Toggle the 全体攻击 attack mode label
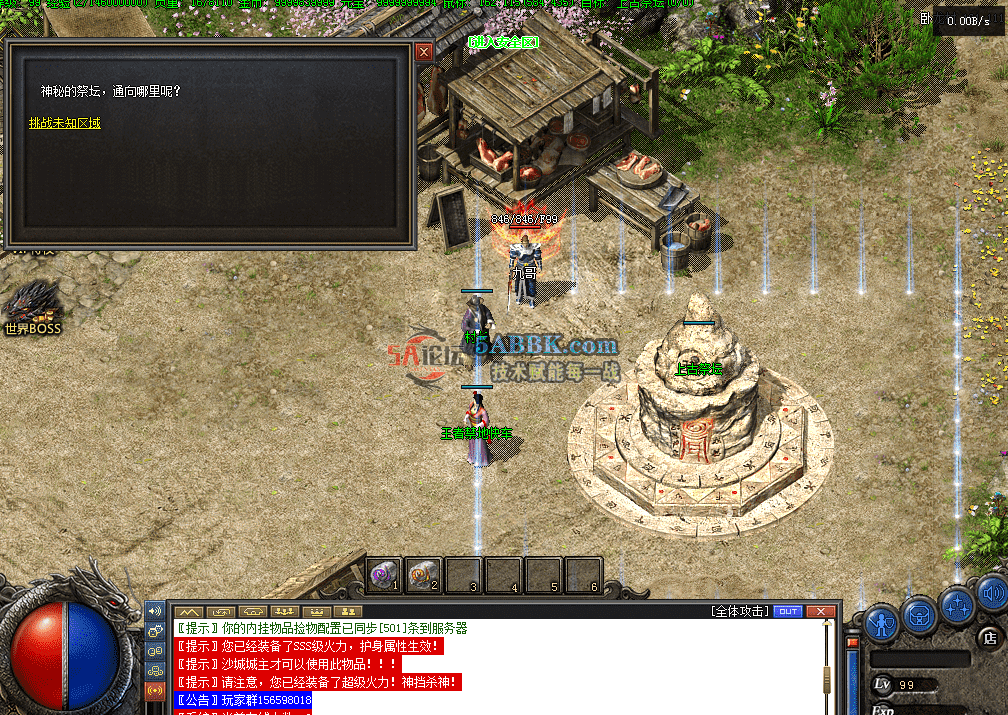1008x715 pixels. pos(741,611)
